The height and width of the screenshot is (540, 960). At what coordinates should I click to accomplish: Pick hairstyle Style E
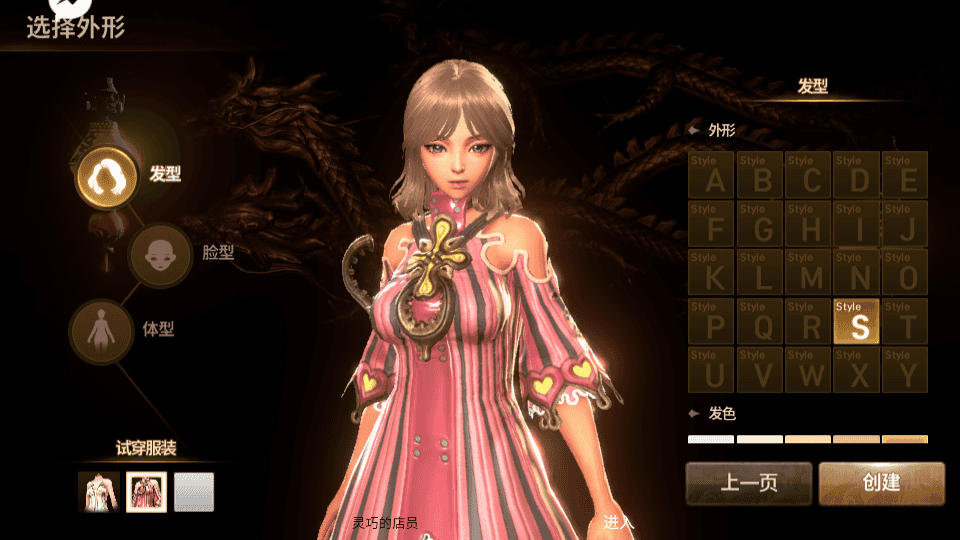click(905, 175)
